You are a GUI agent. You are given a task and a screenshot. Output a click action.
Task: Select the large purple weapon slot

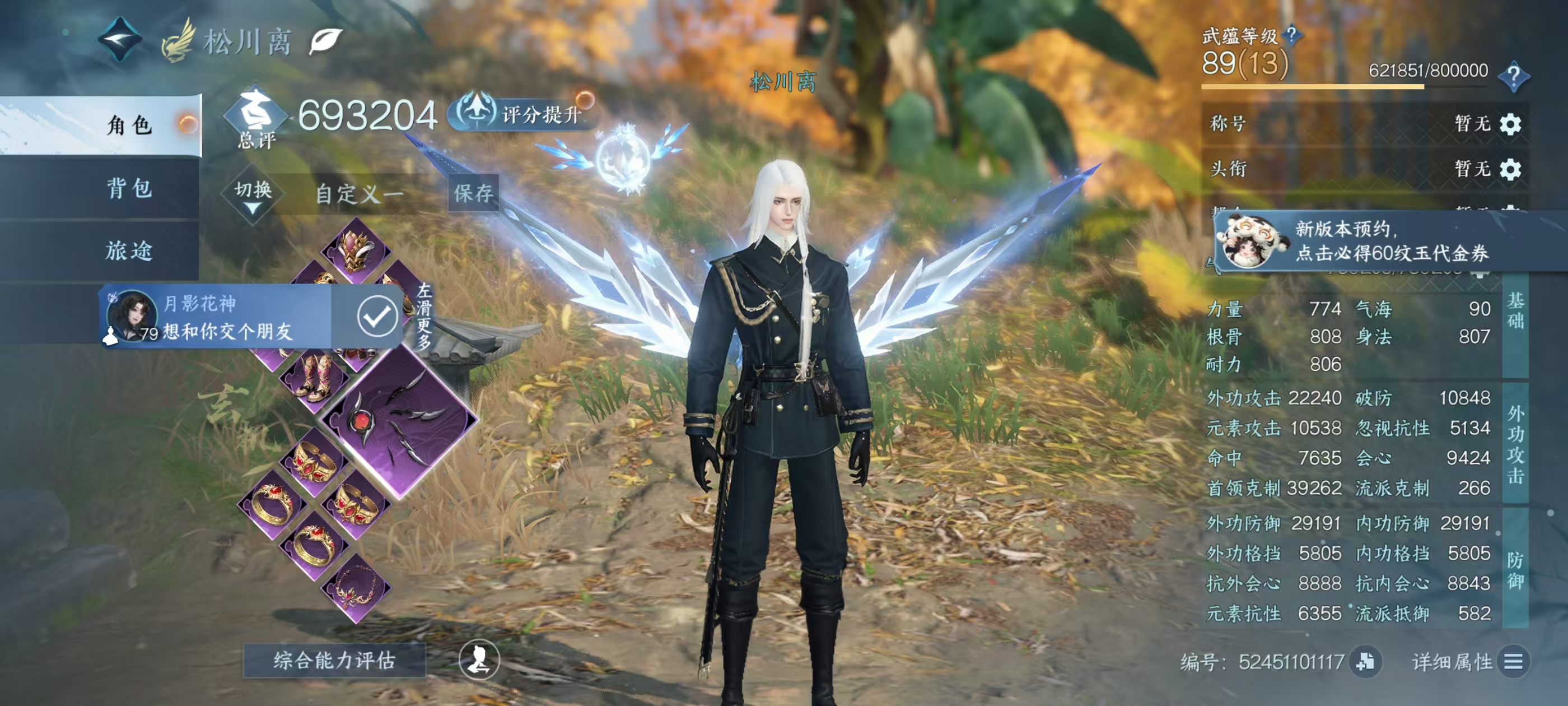(x=399, y=420)
